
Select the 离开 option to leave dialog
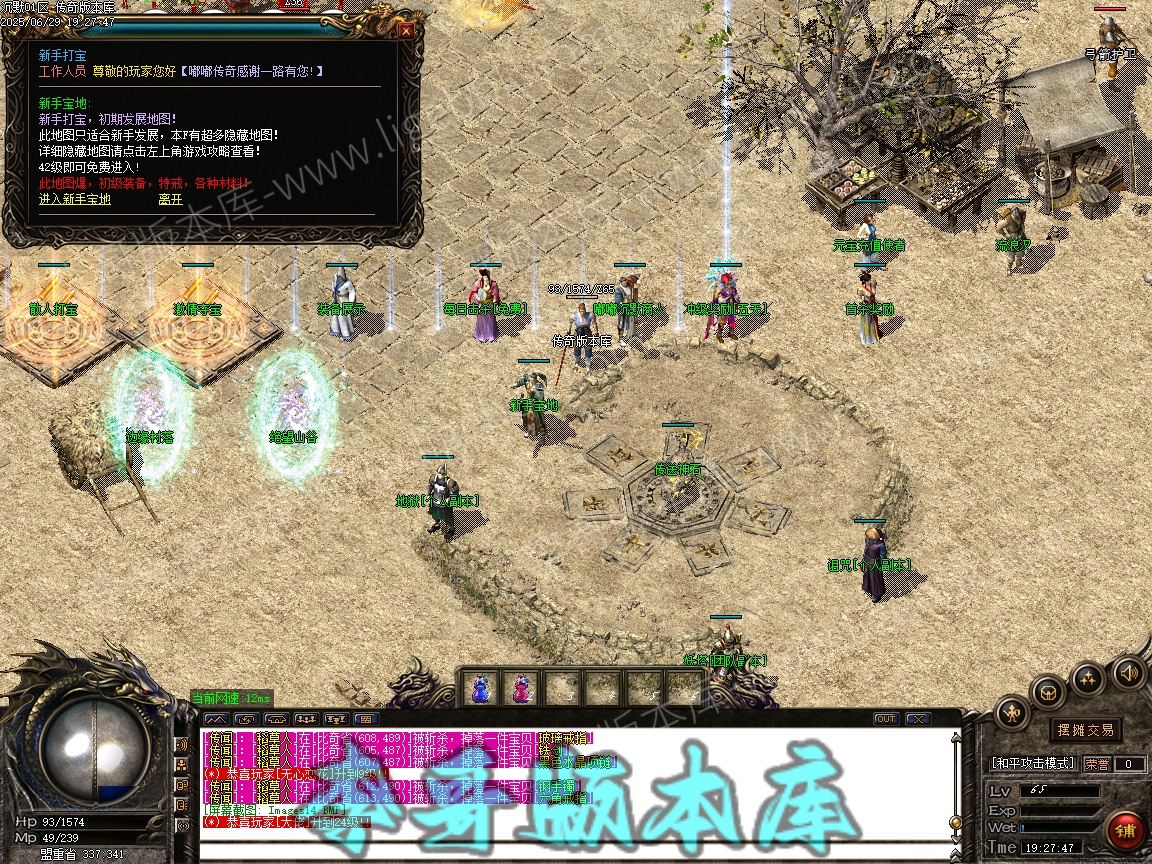pos(170,199)
